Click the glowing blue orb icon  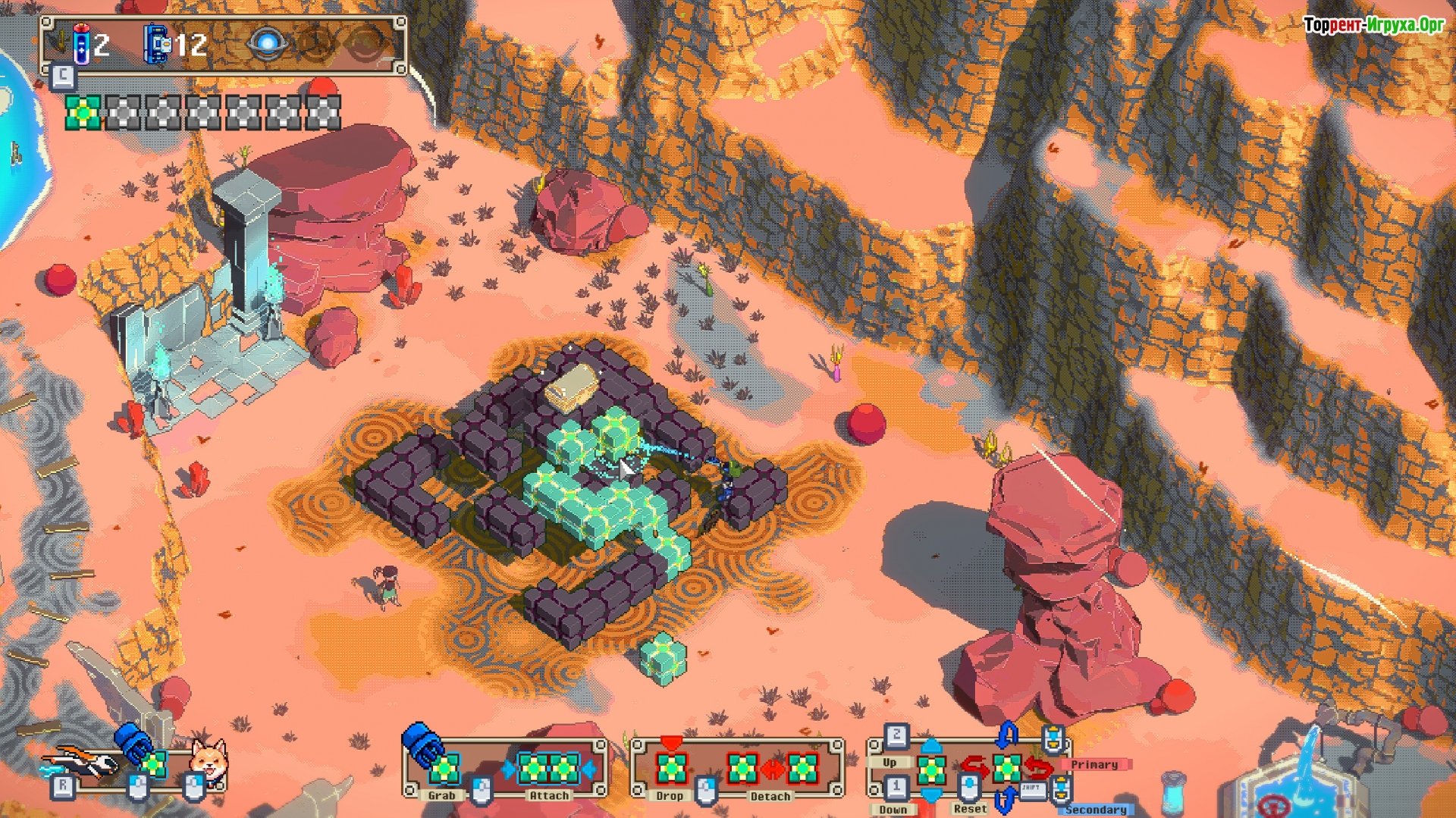pos(266,43)
